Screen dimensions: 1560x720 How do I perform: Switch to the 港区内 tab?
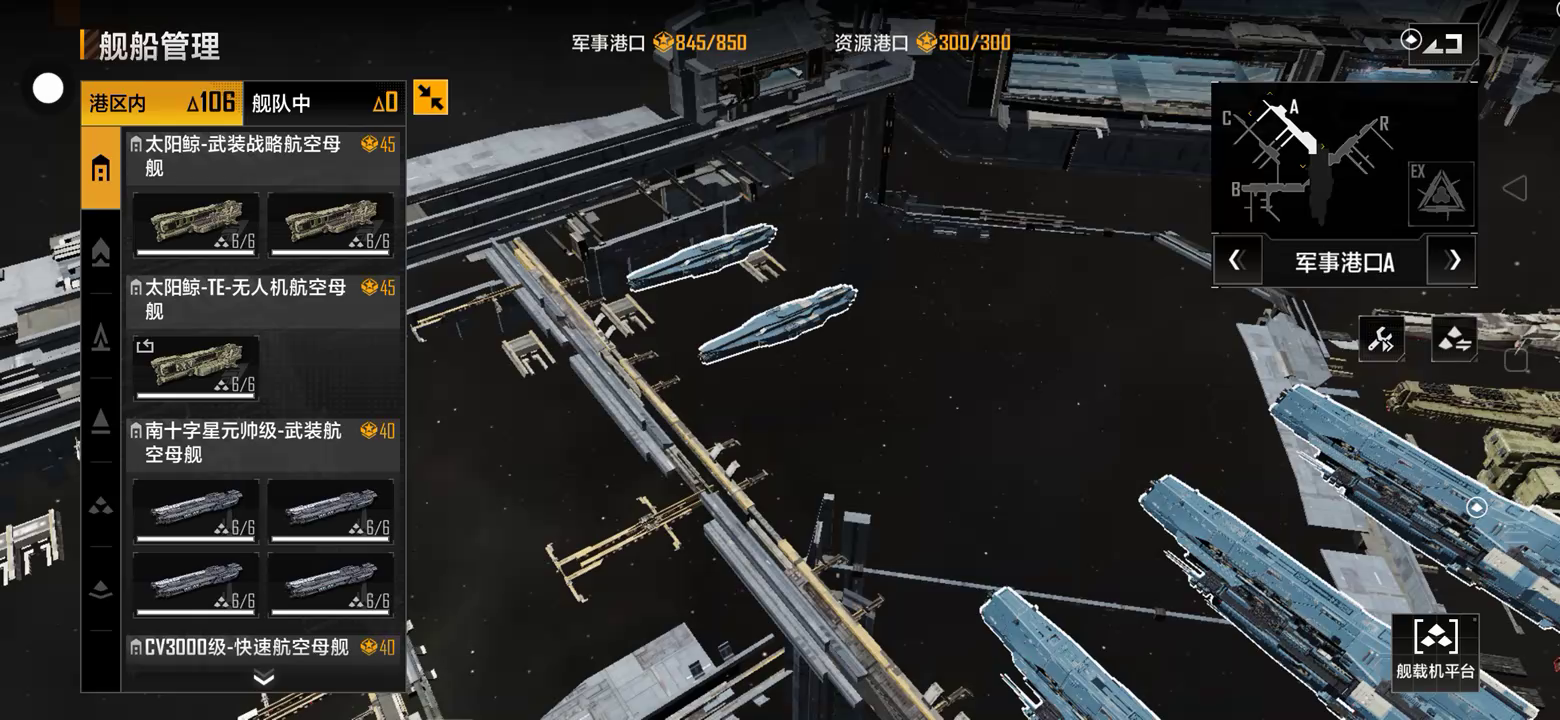(160, 103)
